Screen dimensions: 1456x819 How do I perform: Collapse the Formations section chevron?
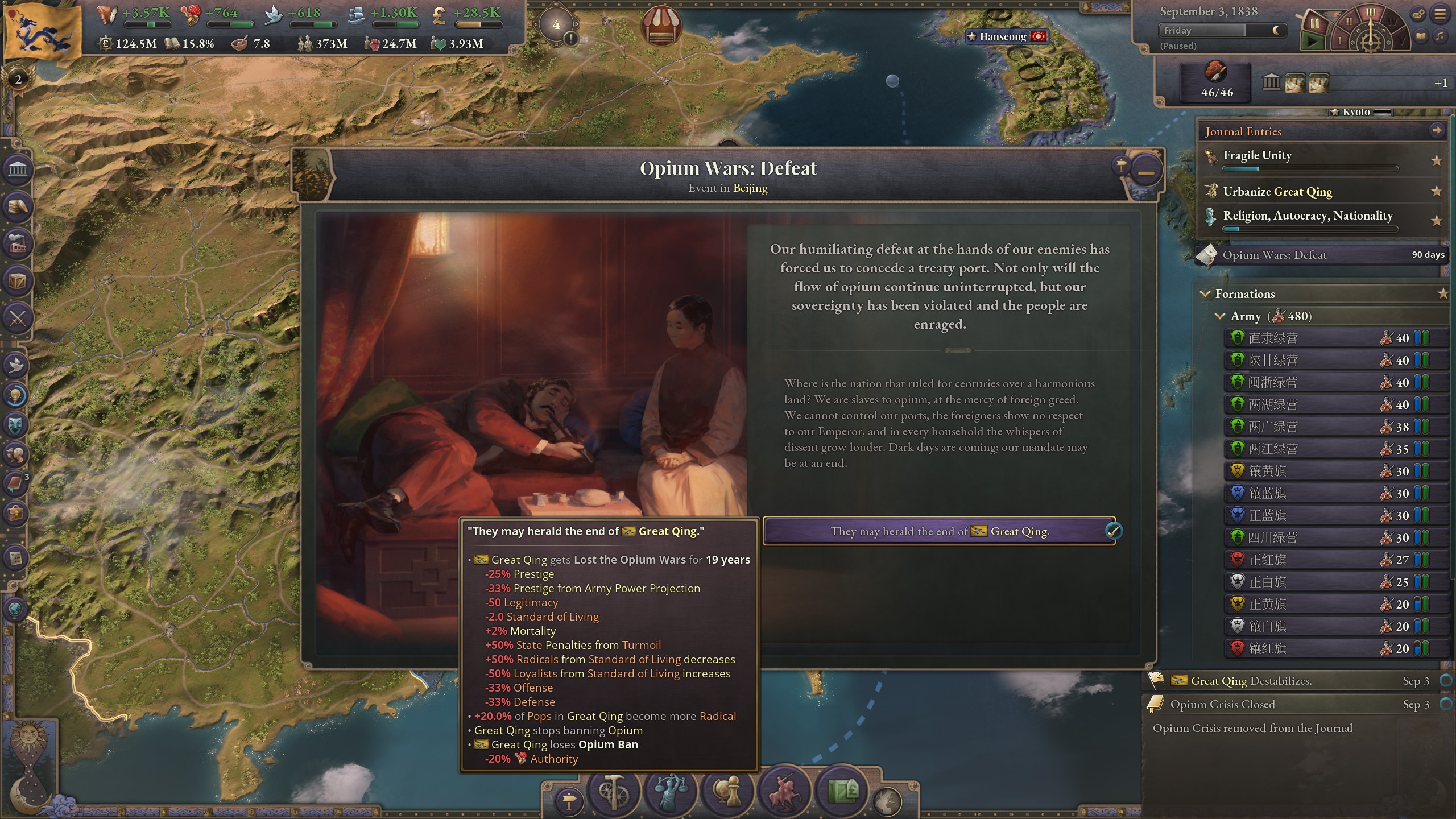(x=1205, y=294)
